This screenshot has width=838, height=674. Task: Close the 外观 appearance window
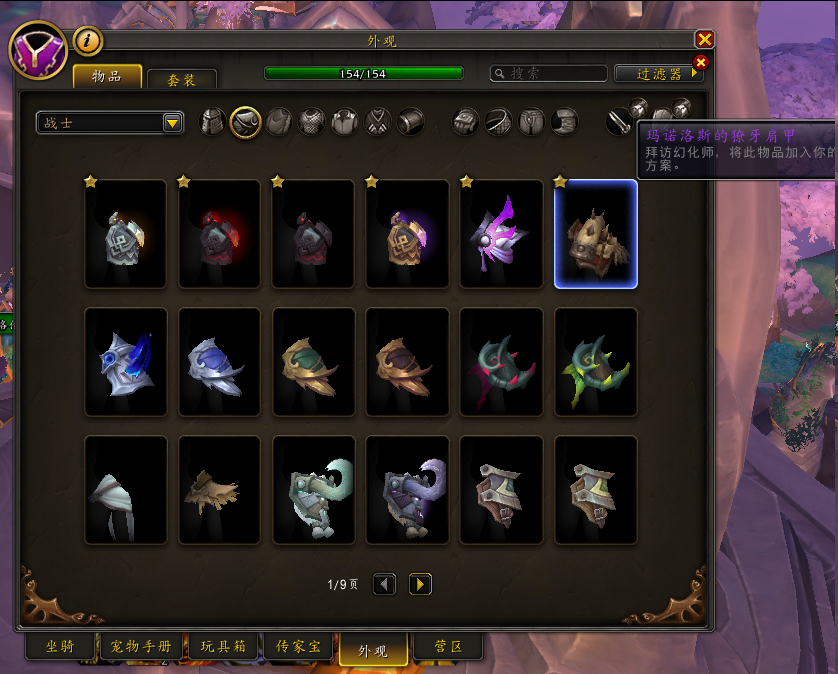[x=704, y=39]
